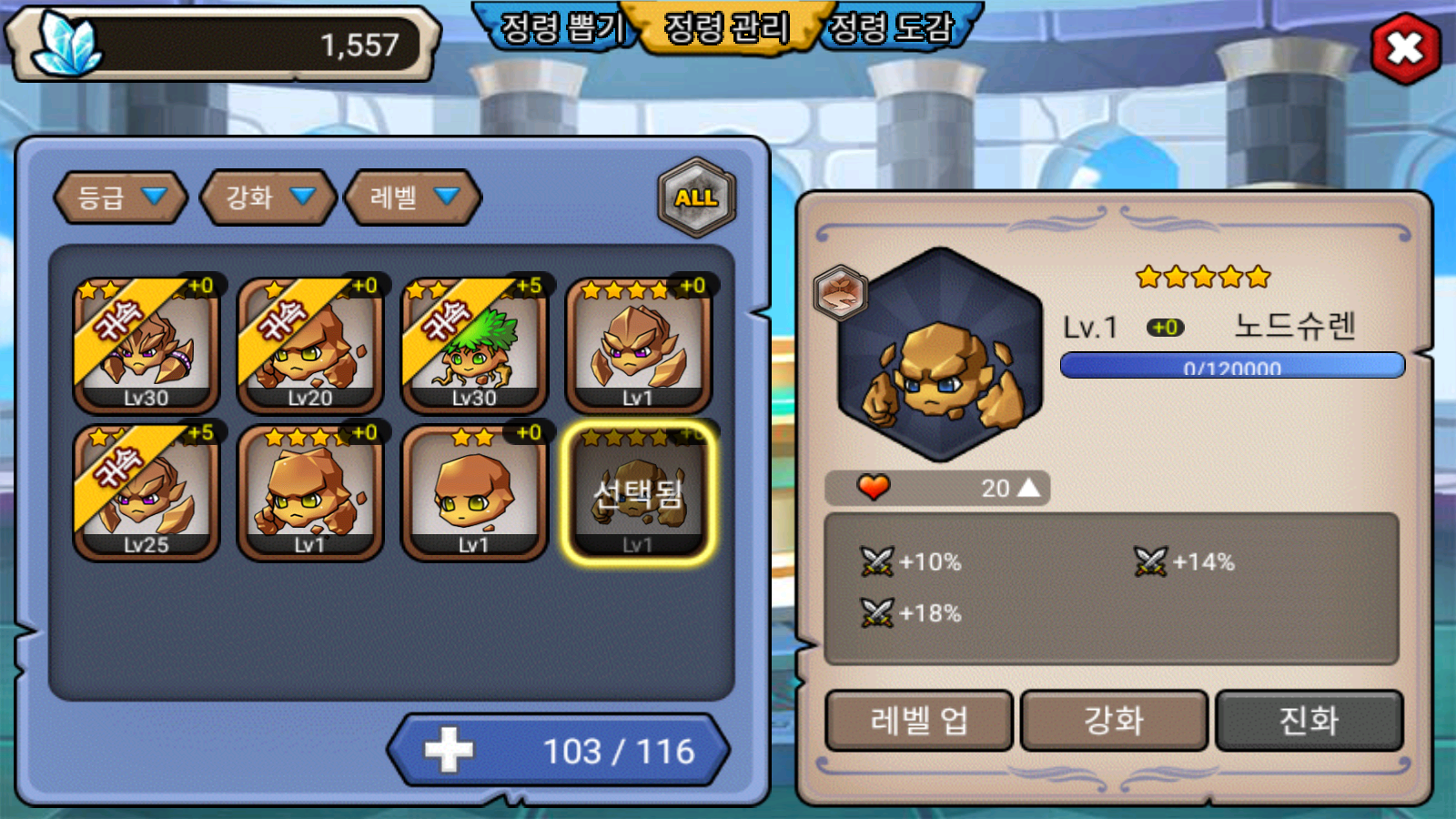Close the spirit management screen

(1404, 48)
